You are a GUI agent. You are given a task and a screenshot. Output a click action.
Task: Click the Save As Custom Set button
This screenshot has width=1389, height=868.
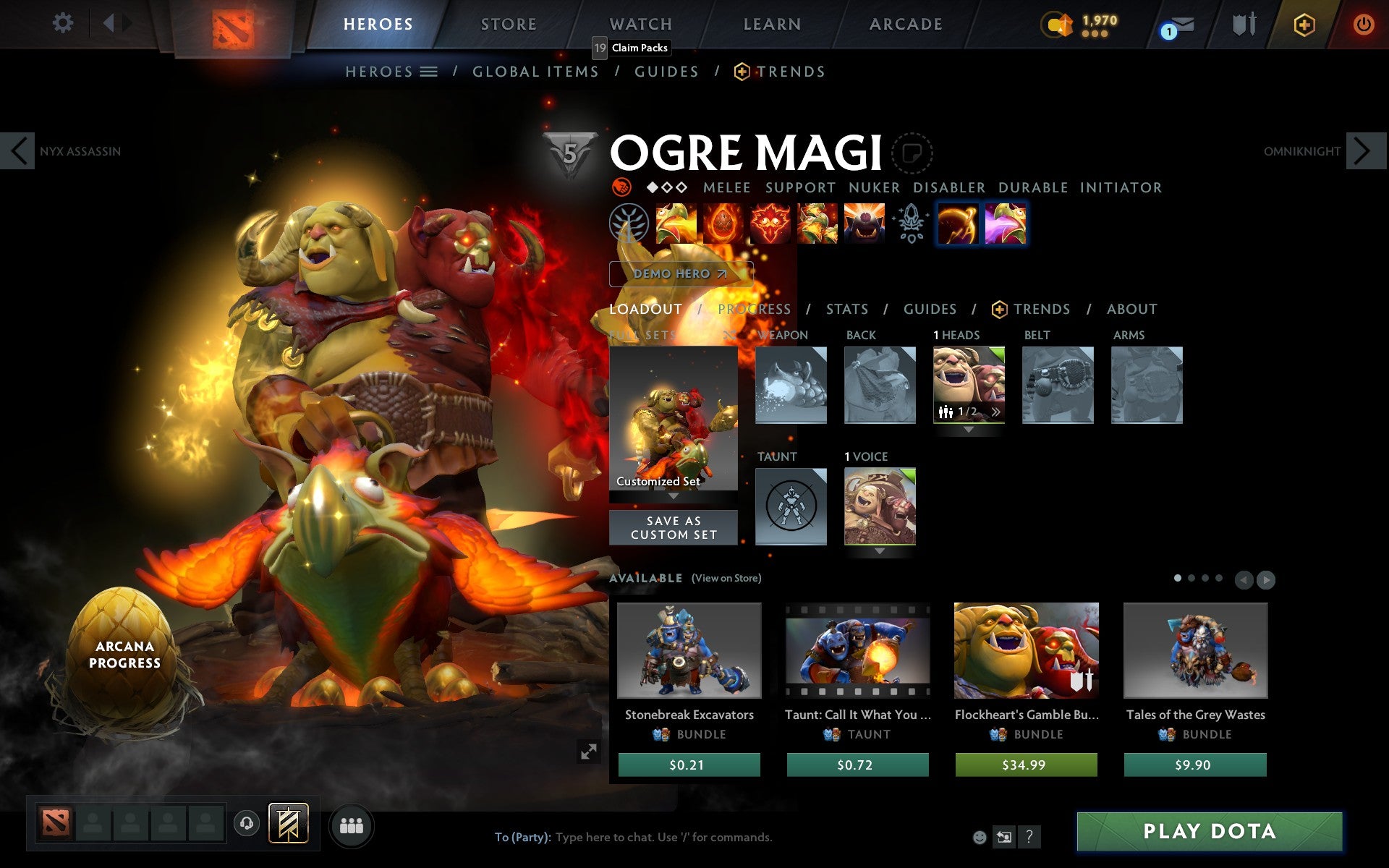(673, 527)
